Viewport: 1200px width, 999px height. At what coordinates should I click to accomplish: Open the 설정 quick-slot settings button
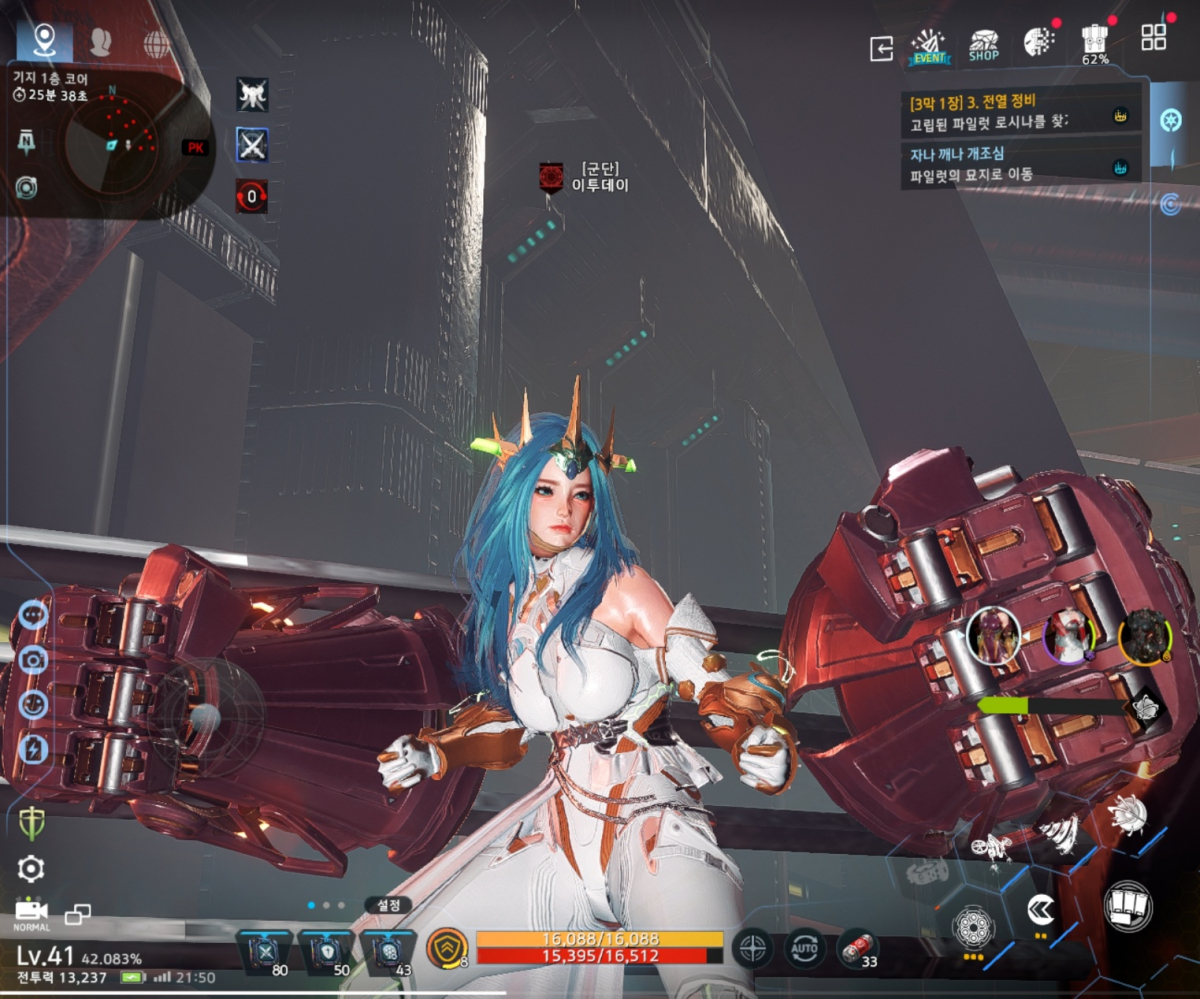point(387,905)
